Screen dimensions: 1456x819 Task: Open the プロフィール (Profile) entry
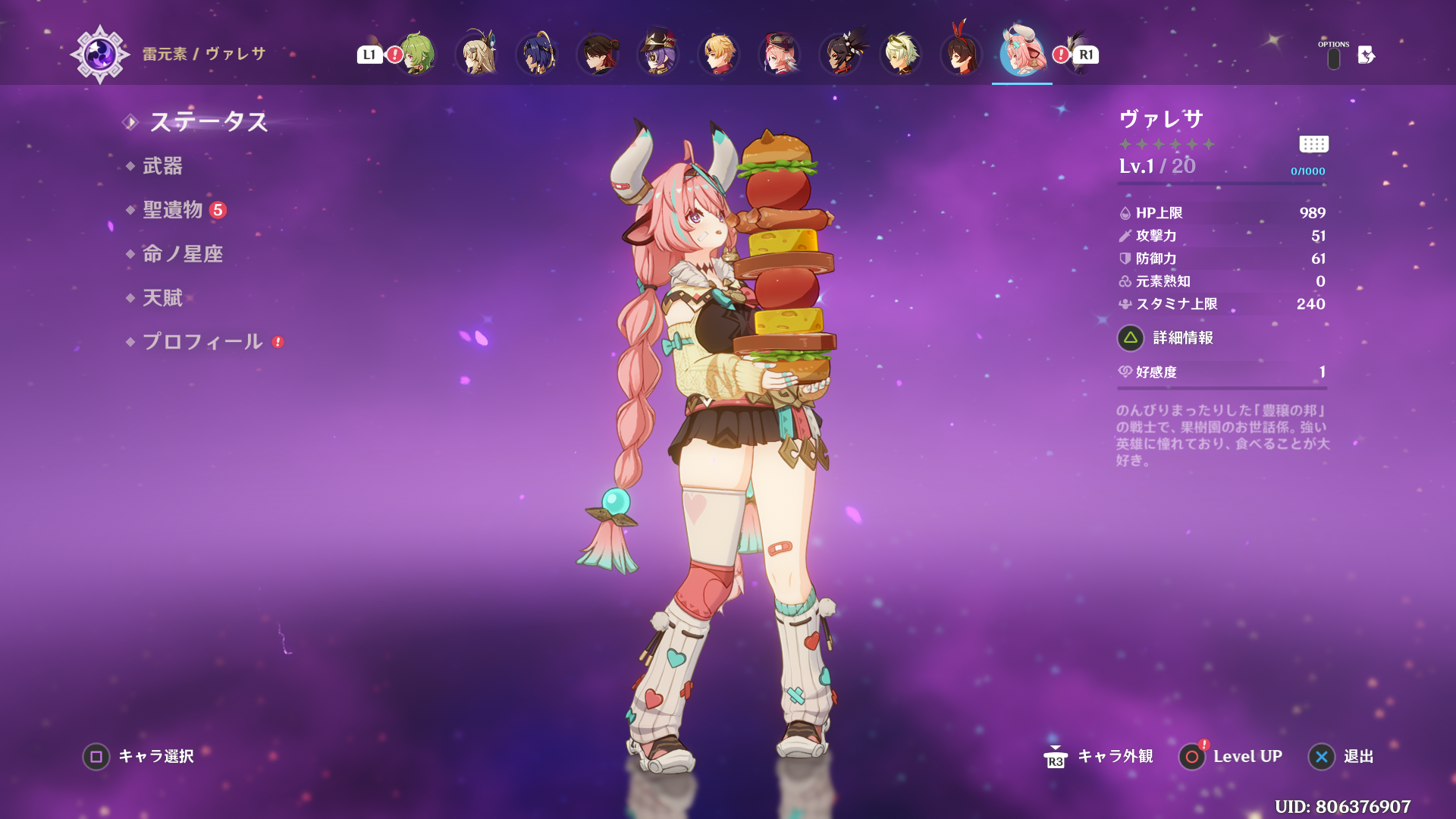[202, 342]
